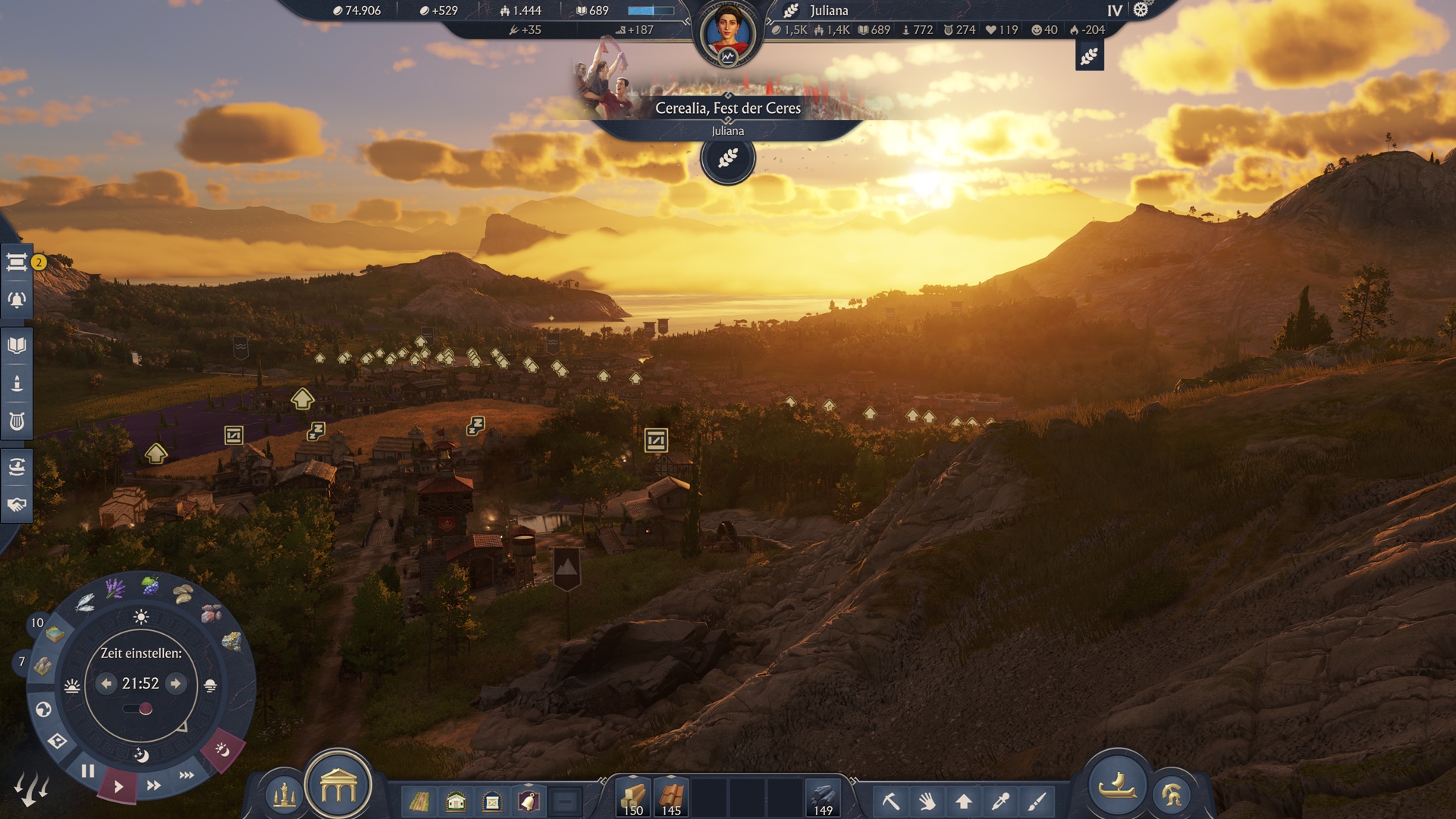Select triple-arrow fastest game speed
1456x819 pixels.
(187, 775)
